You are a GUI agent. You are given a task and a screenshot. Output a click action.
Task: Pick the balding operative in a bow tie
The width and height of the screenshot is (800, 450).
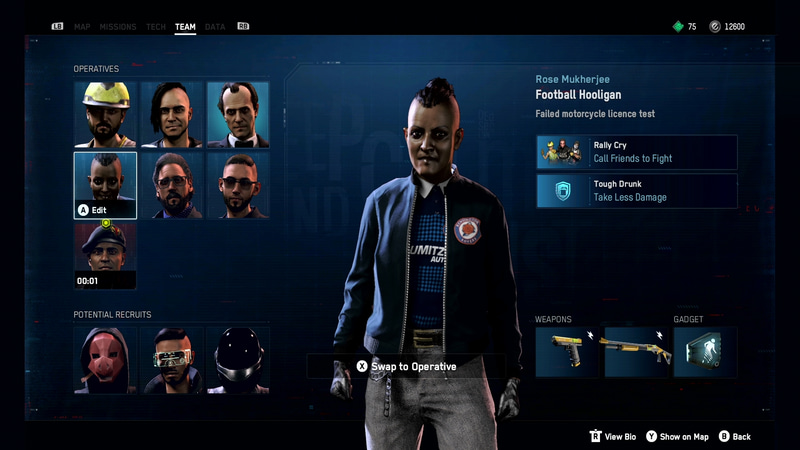point(238,114)
